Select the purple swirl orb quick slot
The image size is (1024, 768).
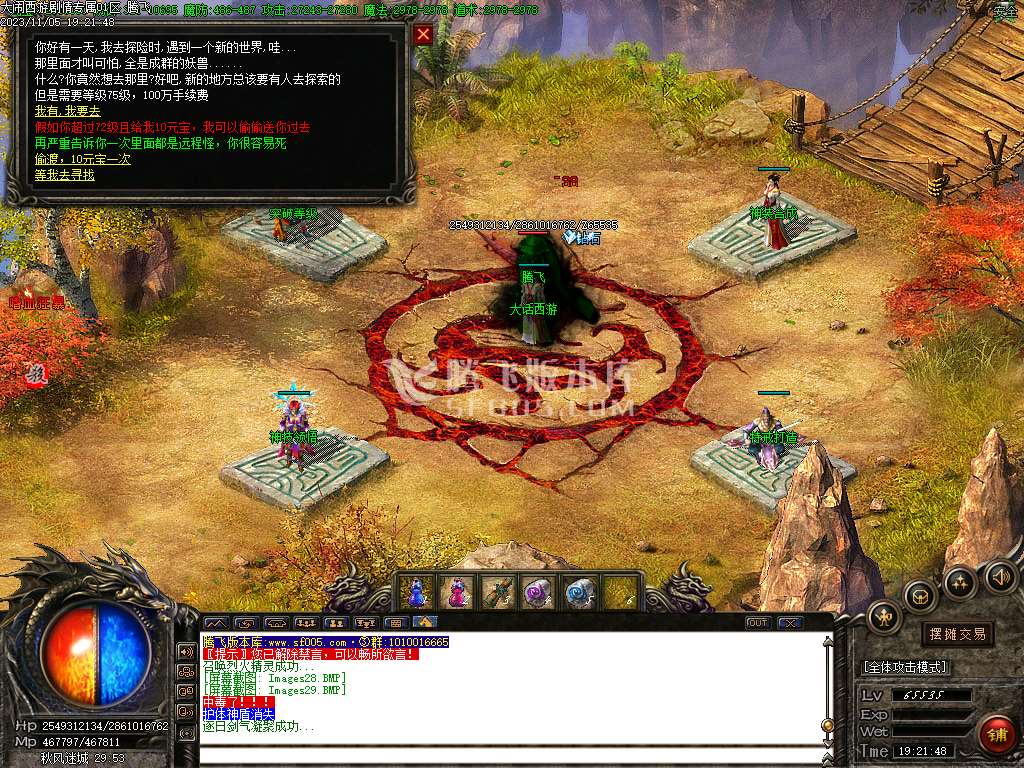pyautogui.click(x=538, y=592)
